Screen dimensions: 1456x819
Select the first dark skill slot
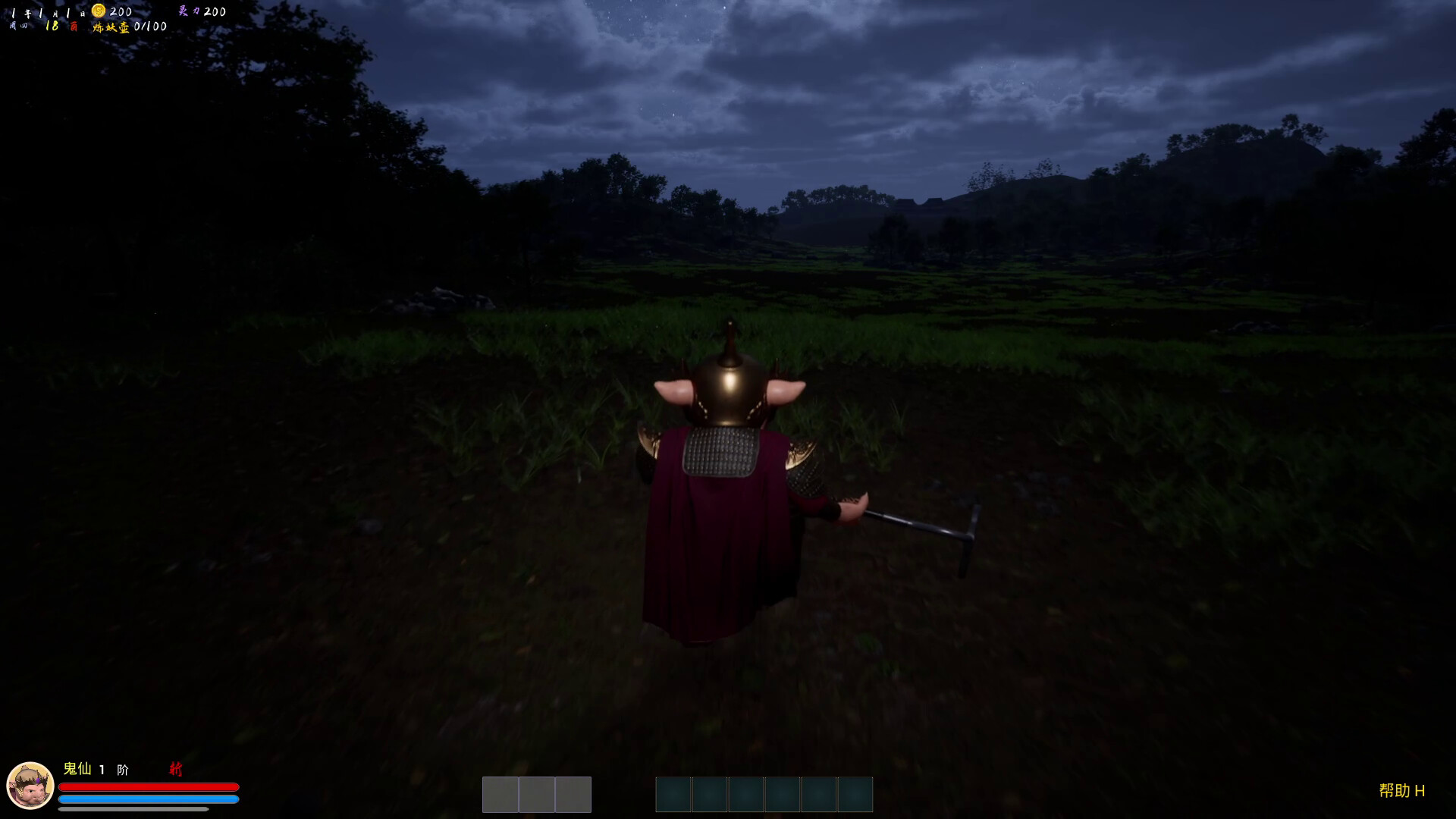pyautogui.click(x=673, y=794)
